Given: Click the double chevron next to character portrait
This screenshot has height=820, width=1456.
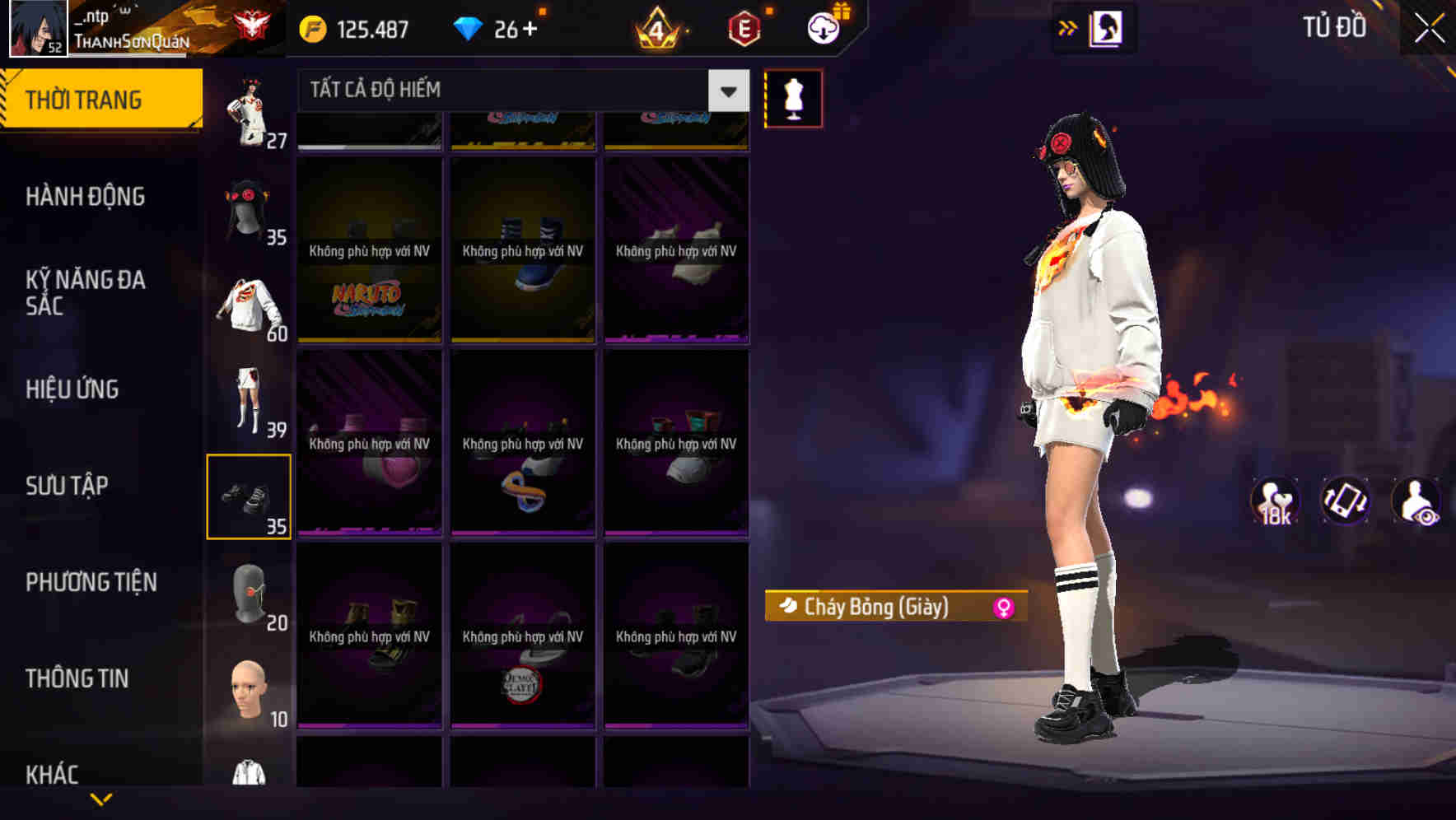Looking at the screenshot, I should [x=1068, y=27].
